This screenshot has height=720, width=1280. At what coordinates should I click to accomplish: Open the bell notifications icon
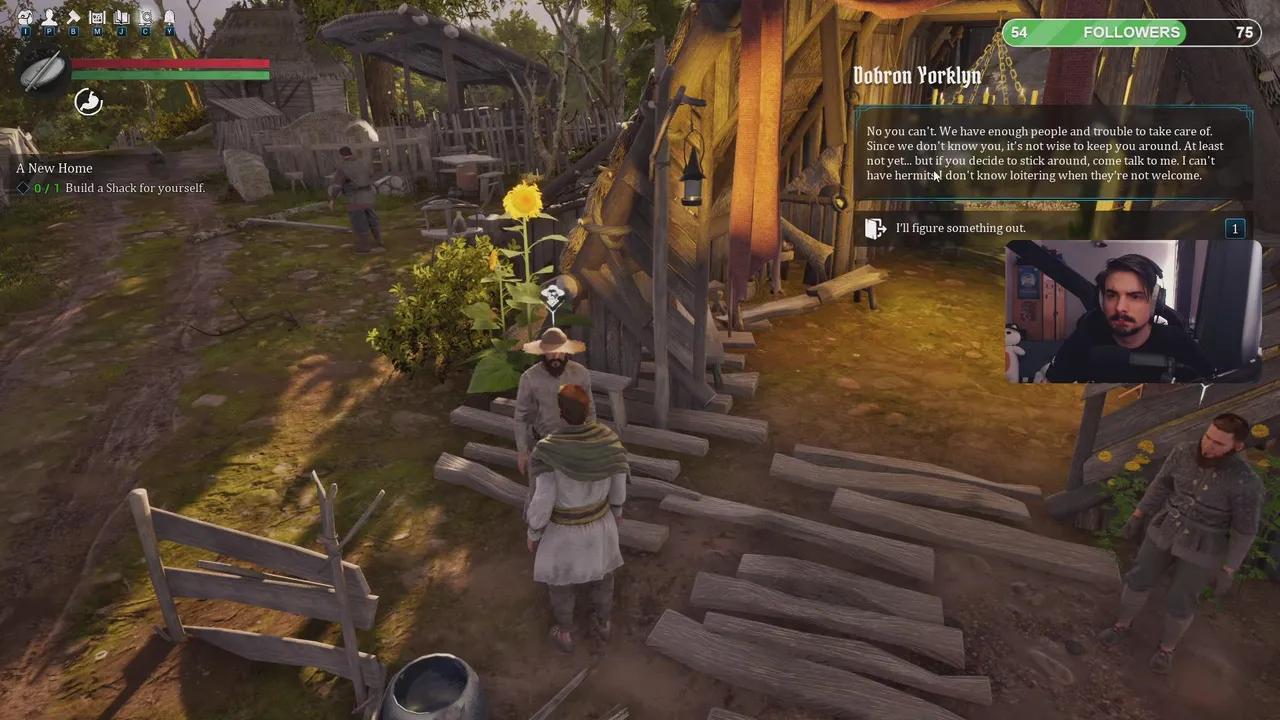coord(169,17)
